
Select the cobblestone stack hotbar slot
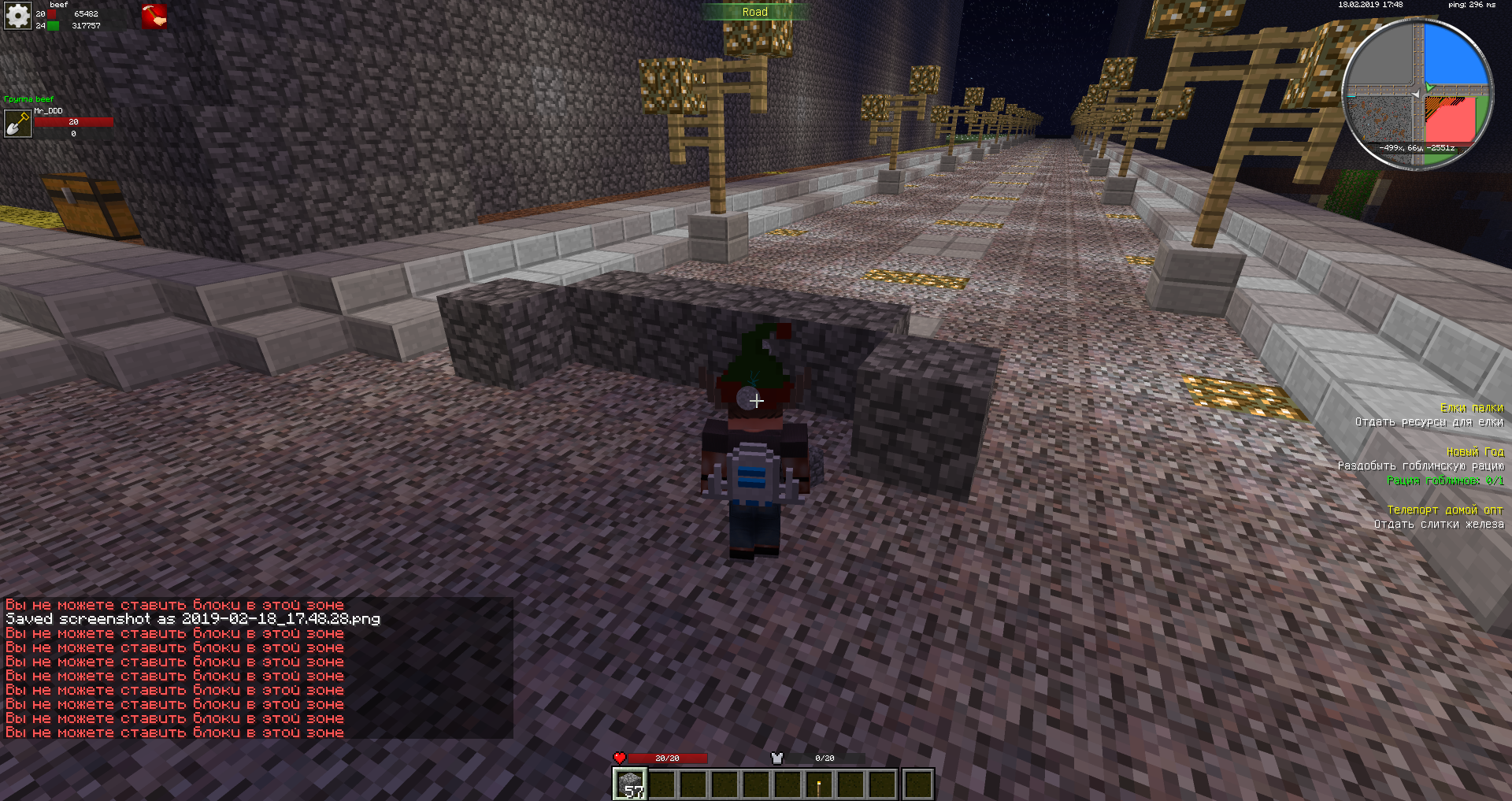(x=630, y=784)
